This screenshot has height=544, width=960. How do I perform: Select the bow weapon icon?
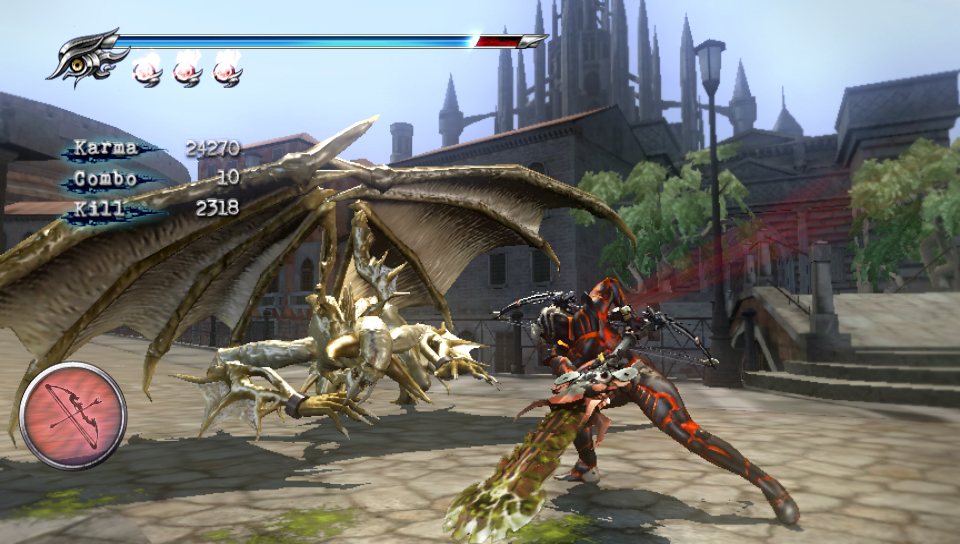point(73,415)
